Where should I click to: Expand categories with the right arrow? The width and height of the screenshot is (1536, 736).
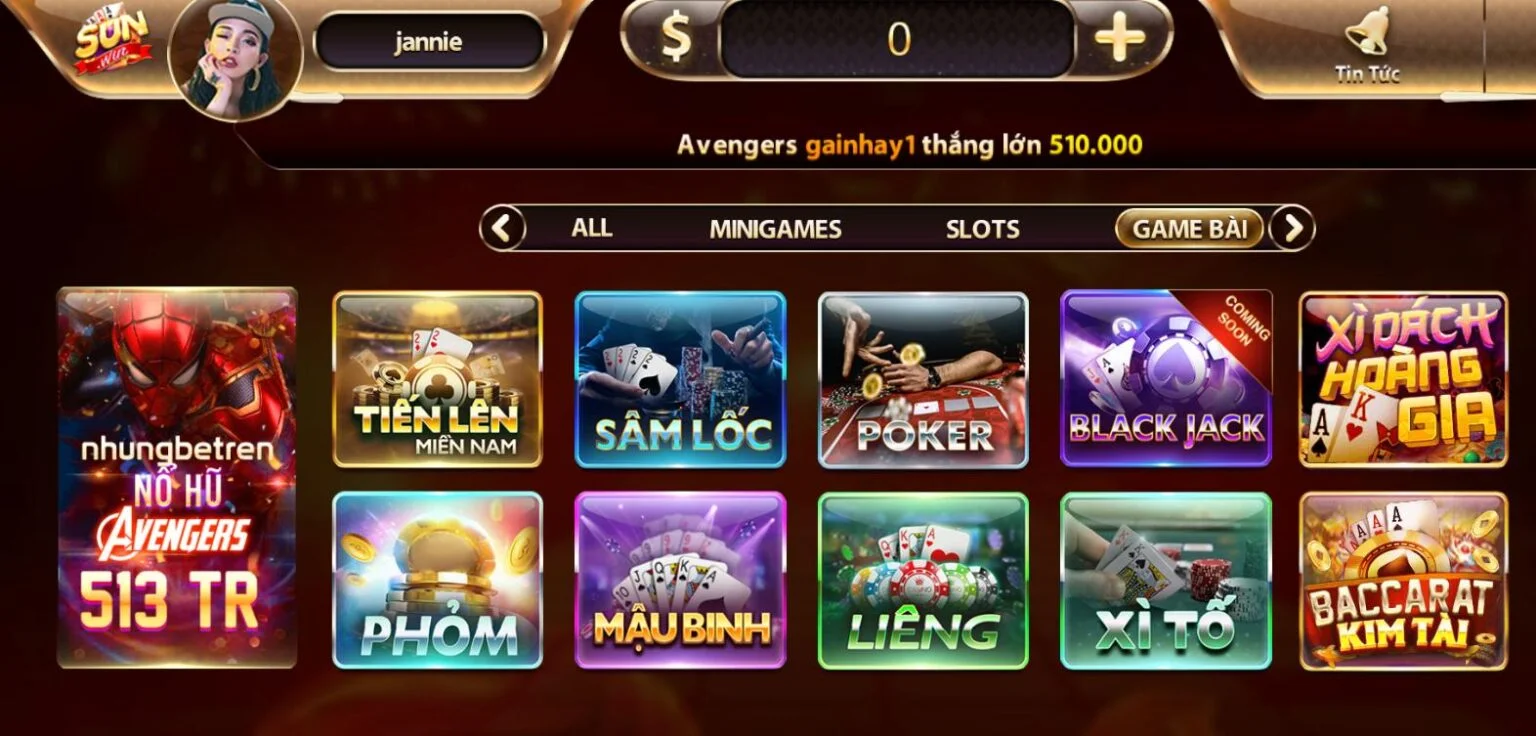[1291, 228]
